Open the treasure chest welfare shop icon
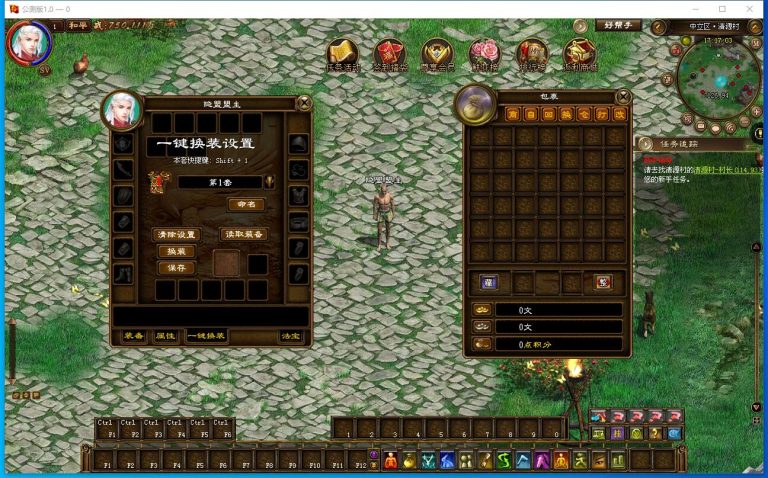 [x=579, y=54]
